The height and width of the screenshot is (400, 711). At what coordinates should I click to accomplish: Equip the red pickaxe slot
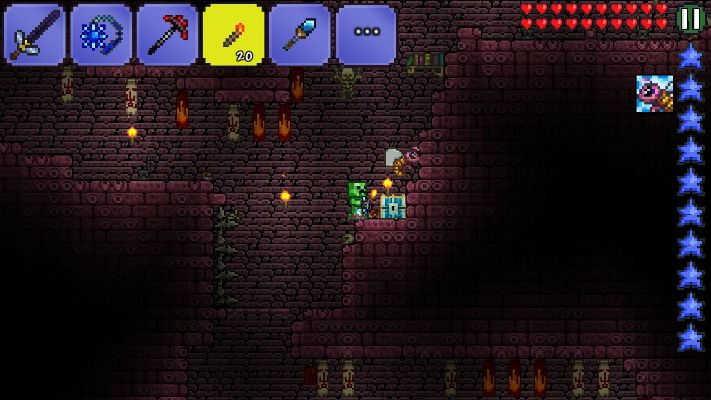pos(166,35)
